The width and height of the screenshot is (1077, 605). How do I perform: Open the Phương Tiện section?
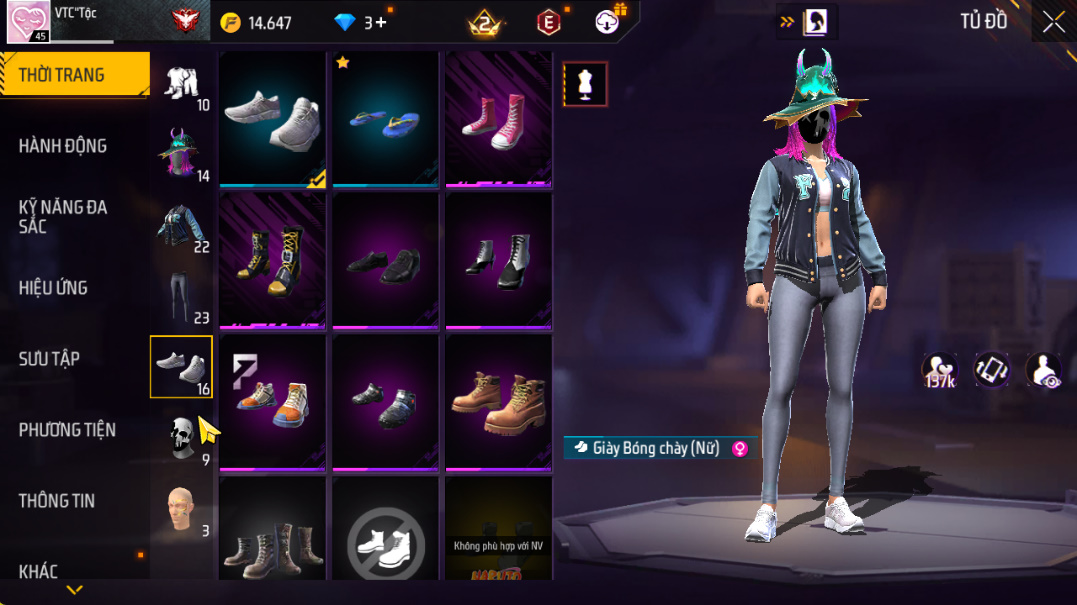(x=67, y=430)
